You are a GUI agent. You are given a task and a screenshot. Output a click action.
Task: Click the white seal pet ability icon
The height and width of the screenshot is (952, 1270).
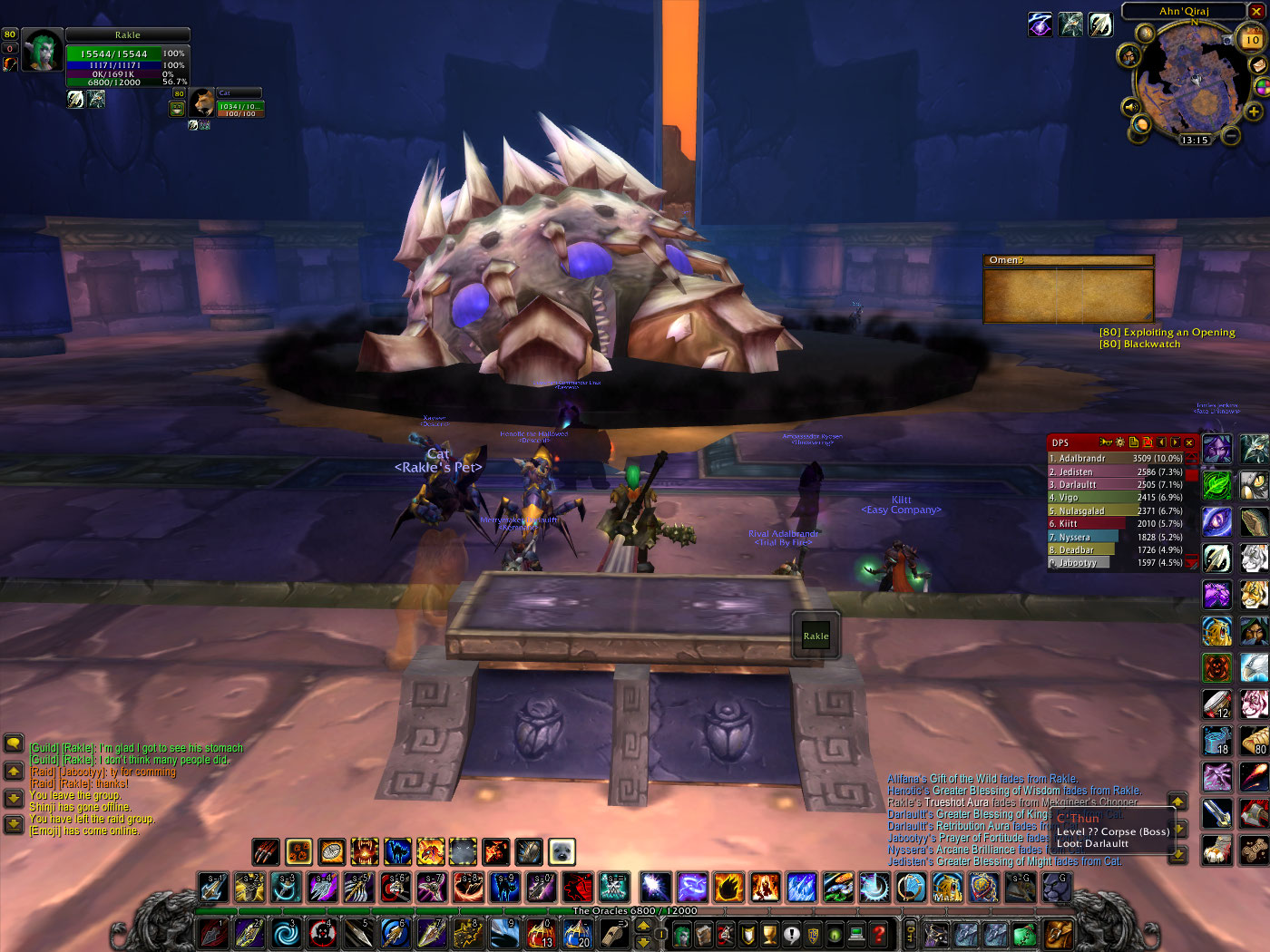562,851
